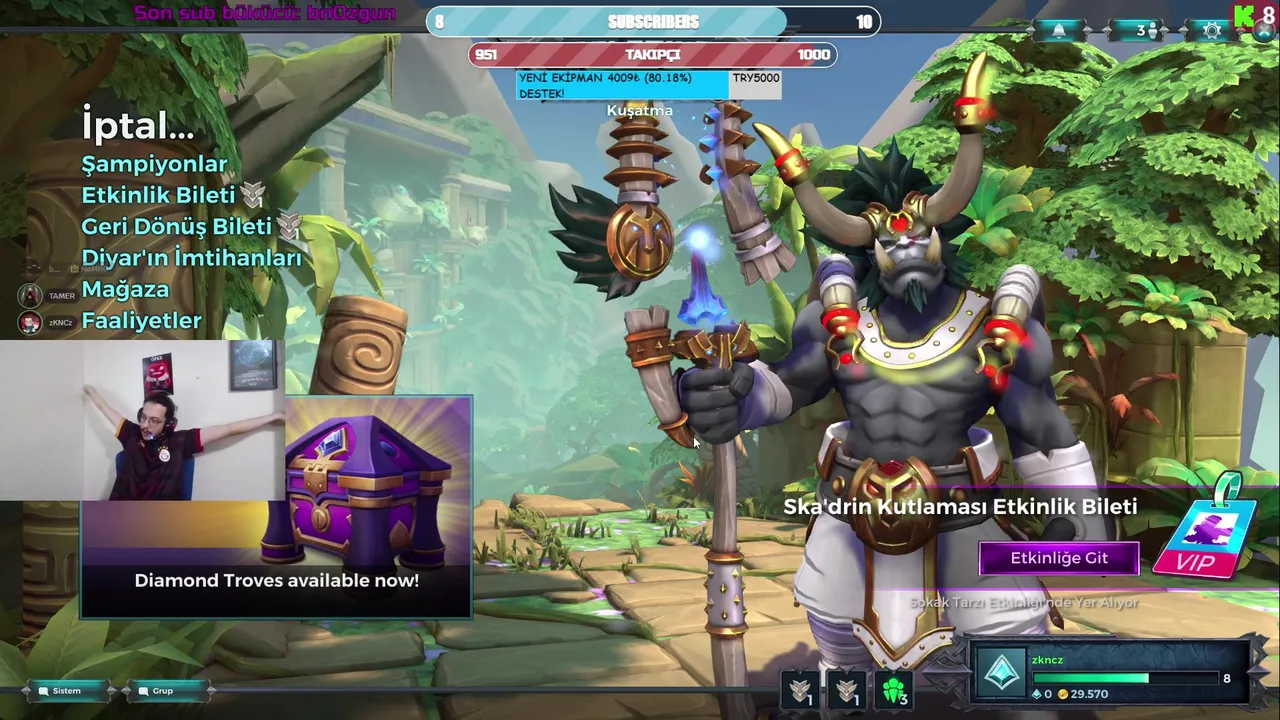Open the notifications bell
The image size is (1280, 720).
[x=1059, y=30]
